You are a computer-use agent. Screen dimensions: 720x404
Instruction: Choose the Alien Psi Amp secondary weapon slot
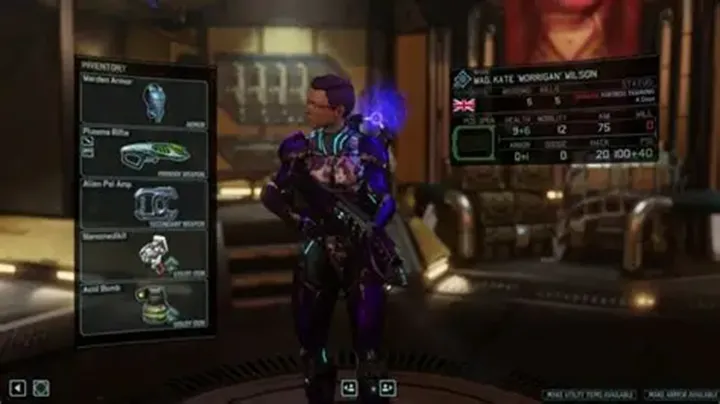[x=144, y=204]
